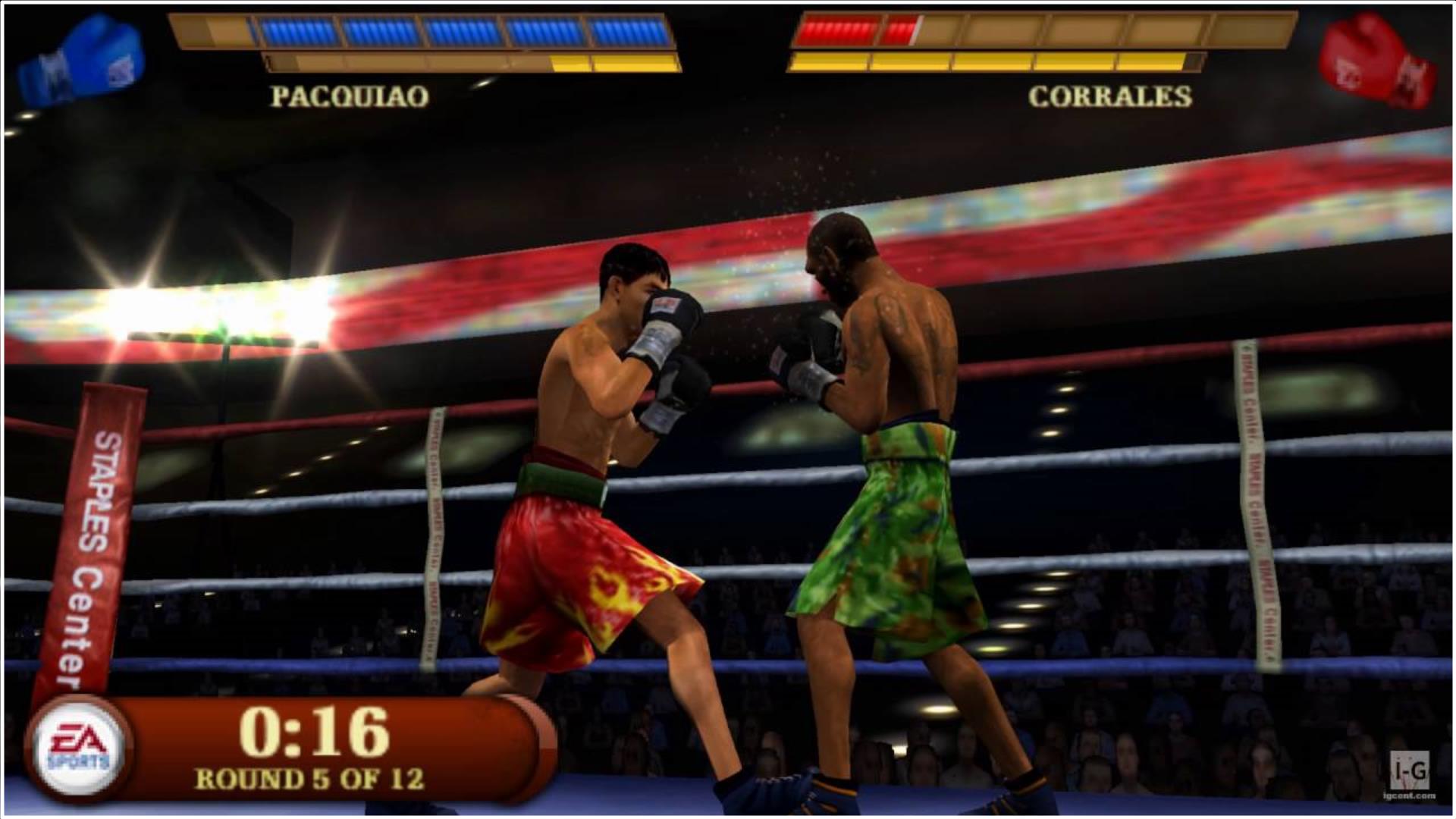Select the EA Sports logo badge
The height and width of the screenshot is (819, 1456).
78,747
